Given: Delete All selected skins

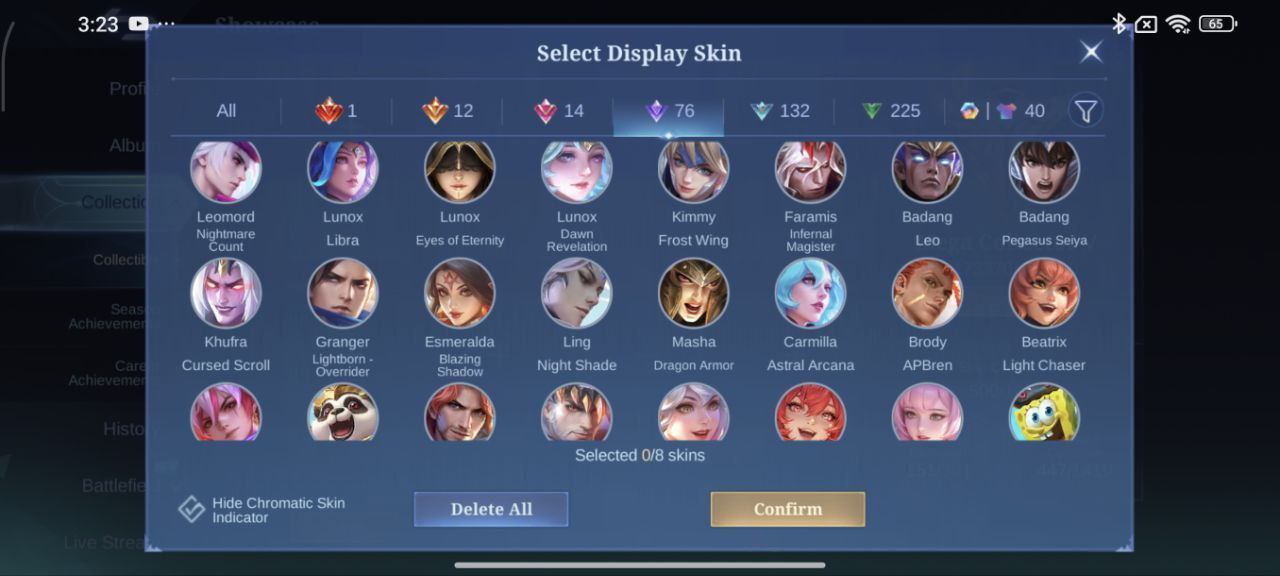Looking at the screenshot, I should 491,509.
